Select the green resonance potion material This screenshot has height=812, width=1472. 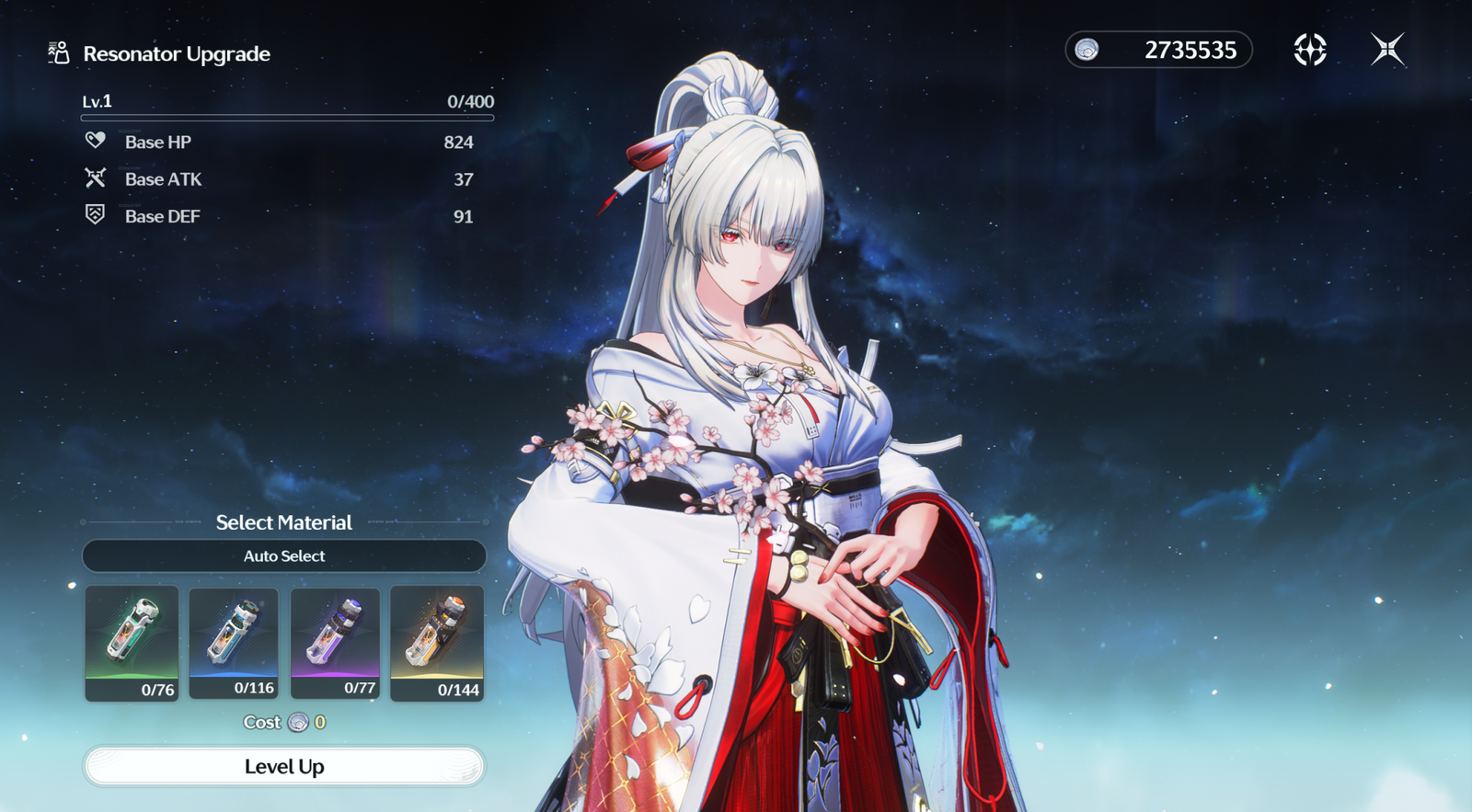pyautogui.click(x=132, y=644)
